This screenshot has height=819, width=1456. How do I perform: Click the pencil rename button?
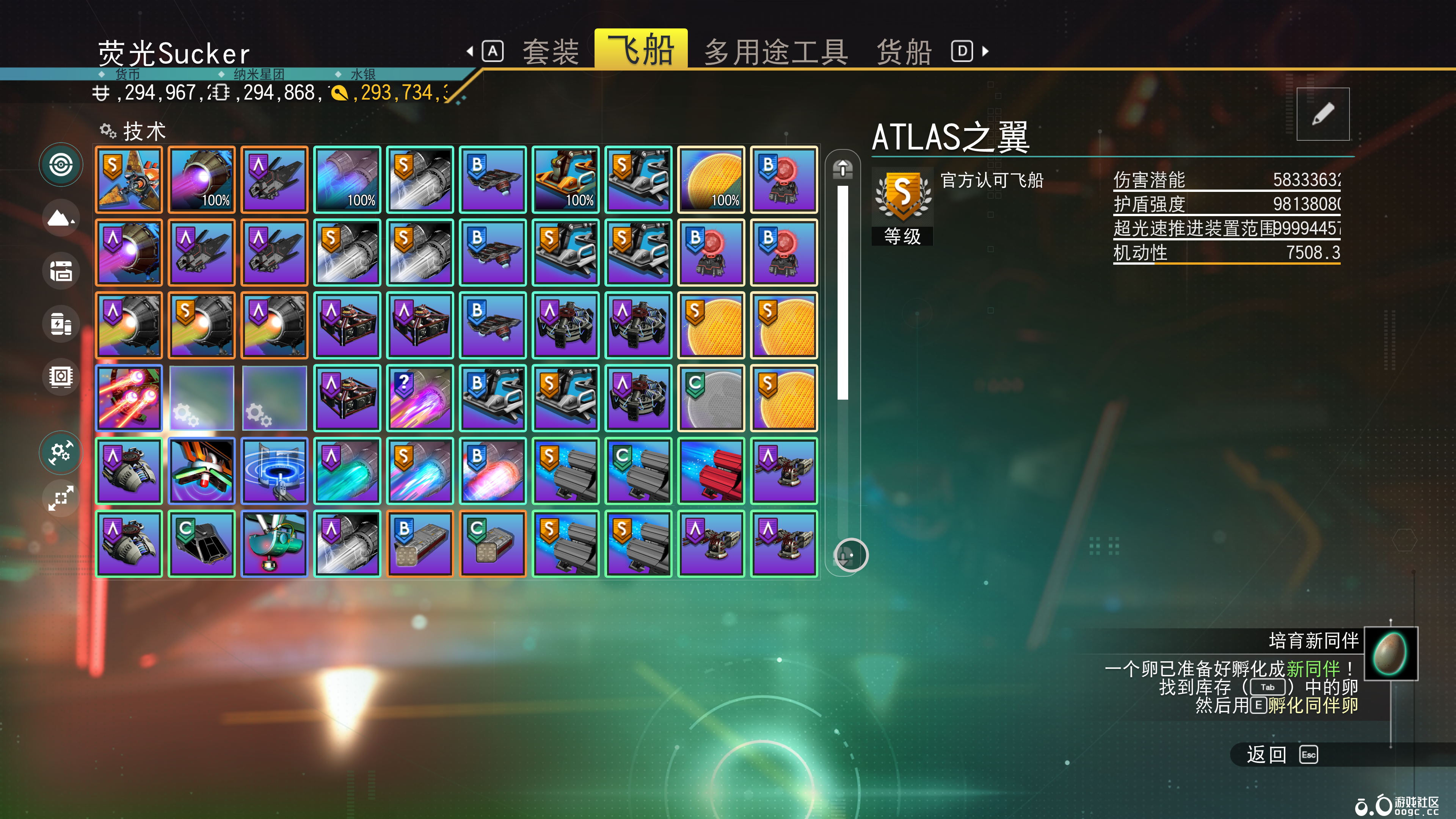coord(1323,114)
